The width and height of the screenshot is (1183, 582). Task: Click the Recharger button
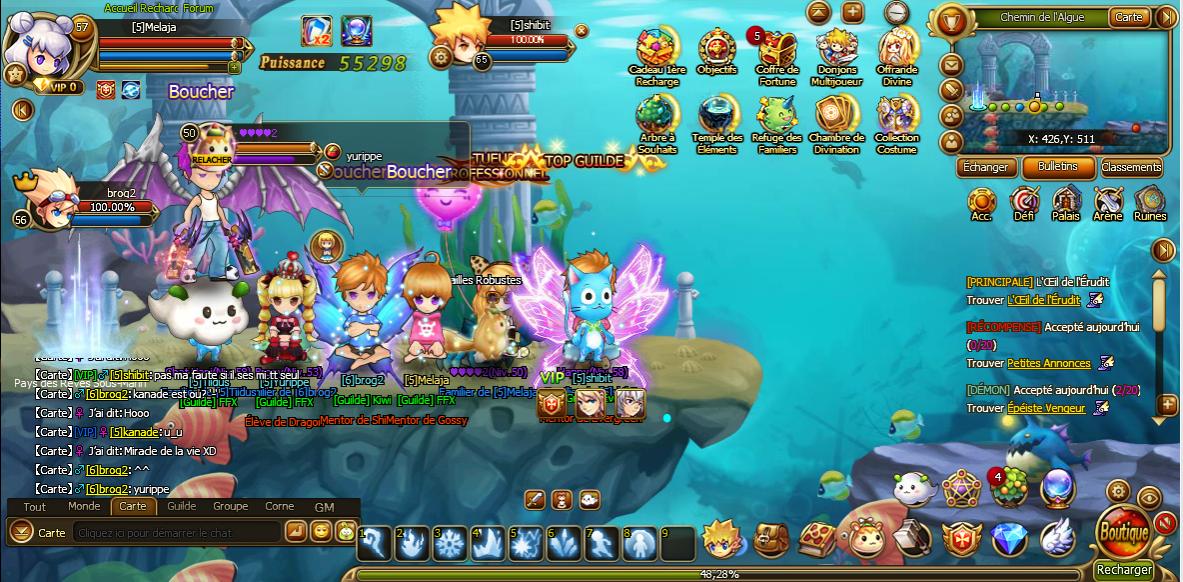pyautogui.click(x=1123, y=570)
